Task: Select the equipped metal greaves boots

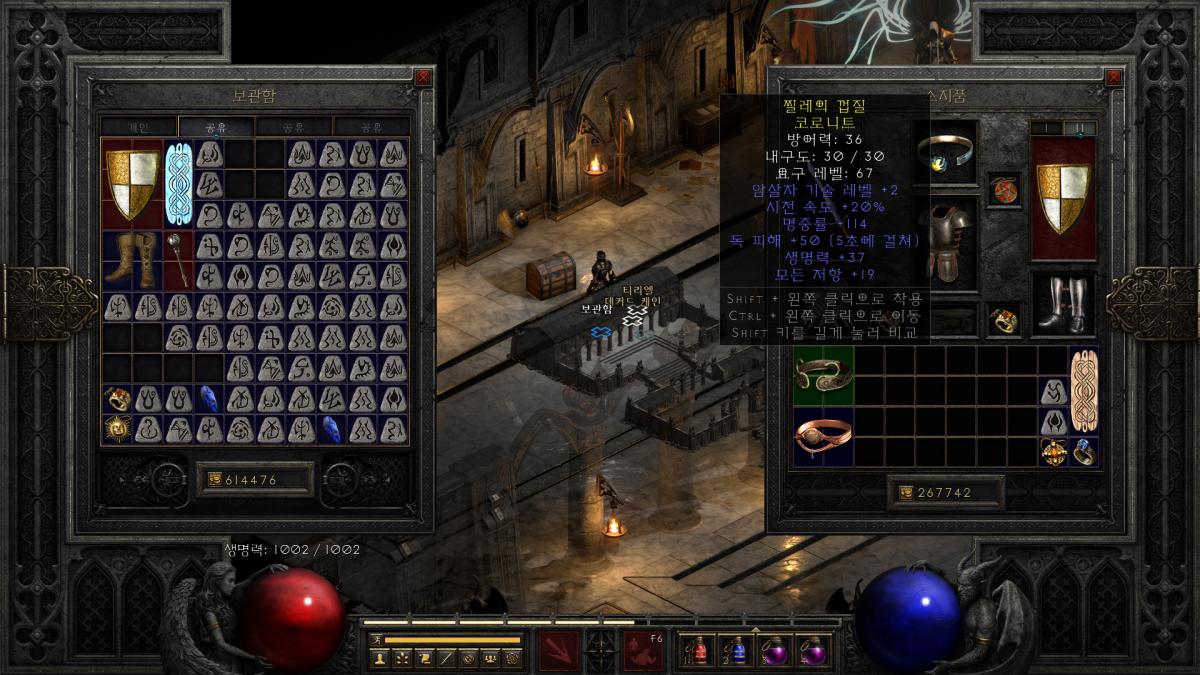Action: click(x=1062, y=304)
